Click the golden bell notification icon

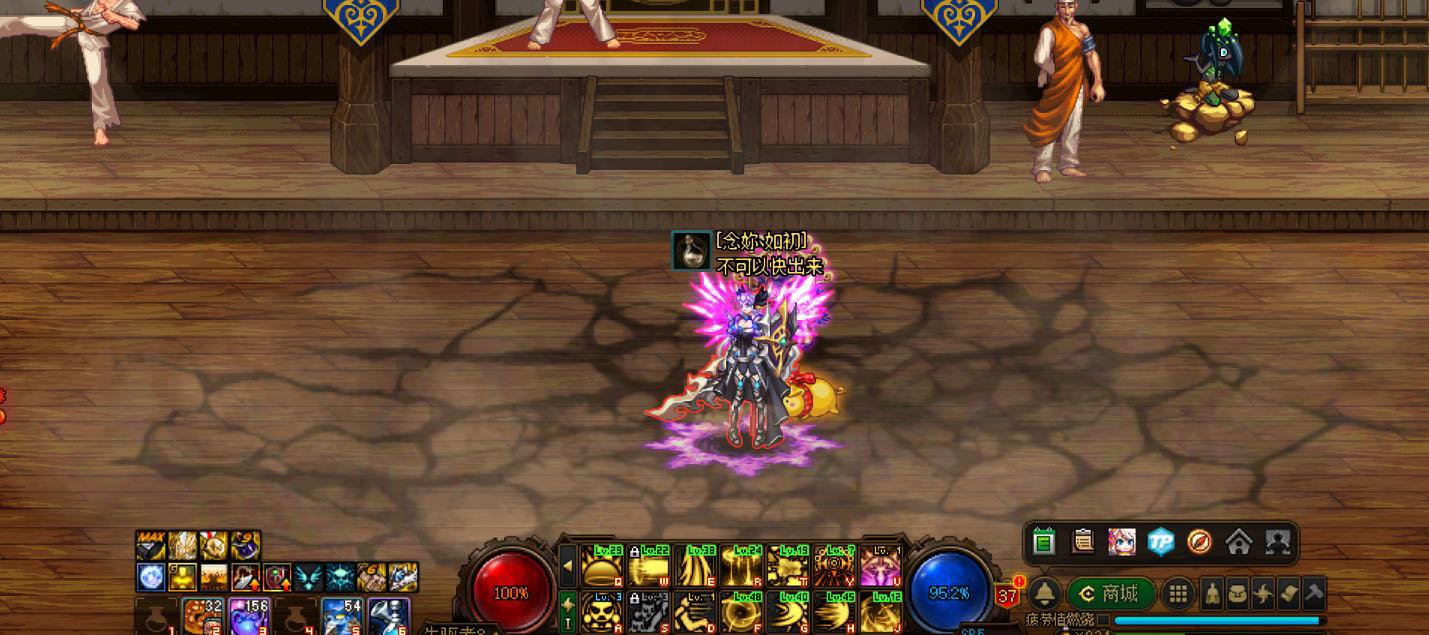(x=1044, y=594)
